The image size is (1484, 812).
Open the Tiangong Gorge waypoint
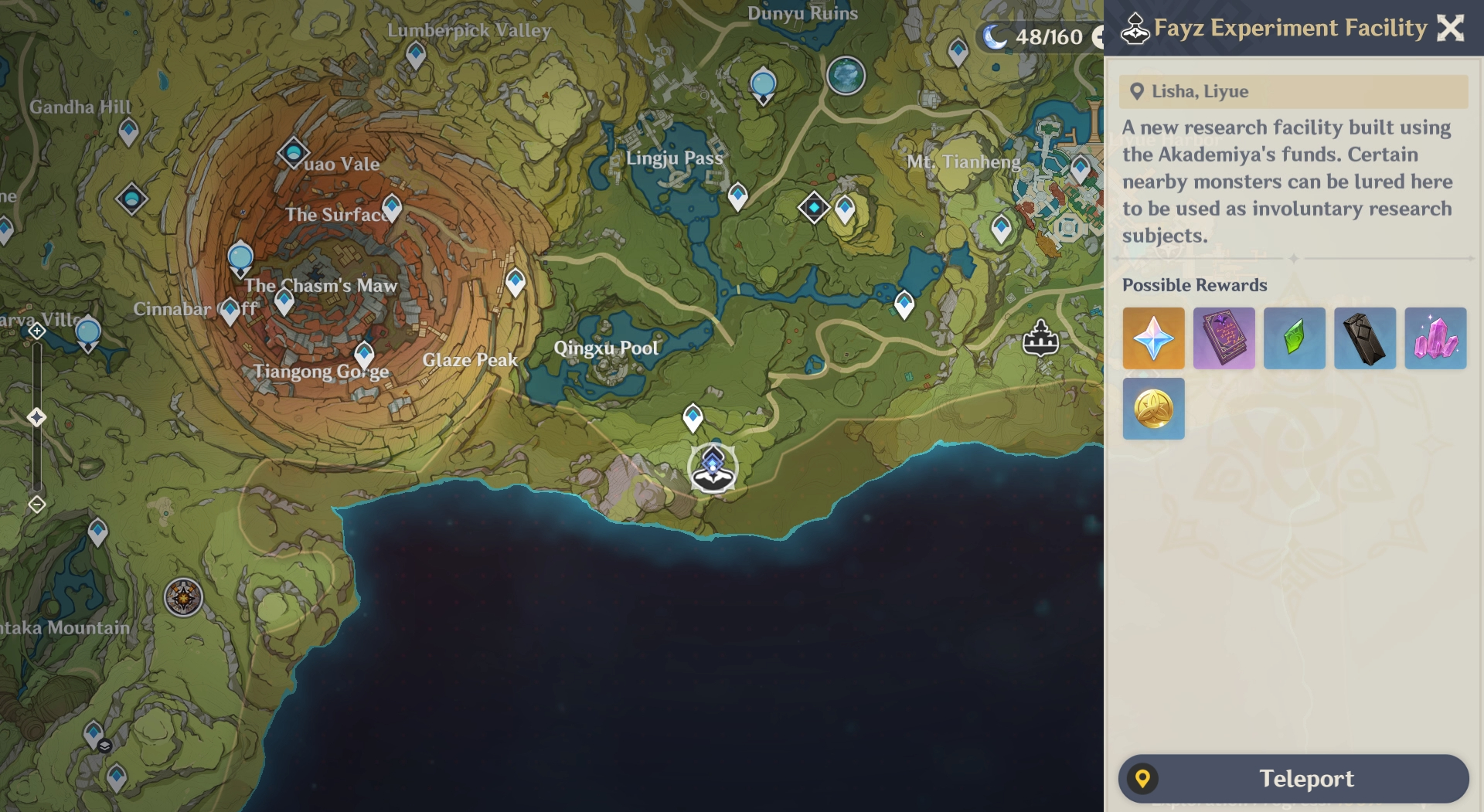(x=364, y=354)
